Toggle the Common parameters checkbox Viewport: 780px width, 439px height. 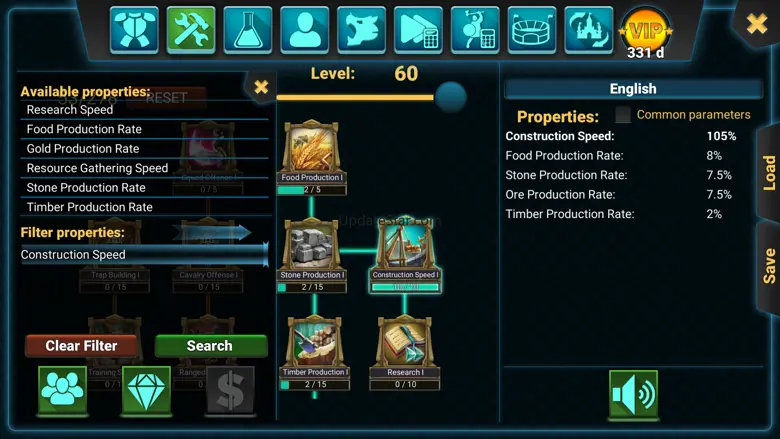click(x=623, y=115)
